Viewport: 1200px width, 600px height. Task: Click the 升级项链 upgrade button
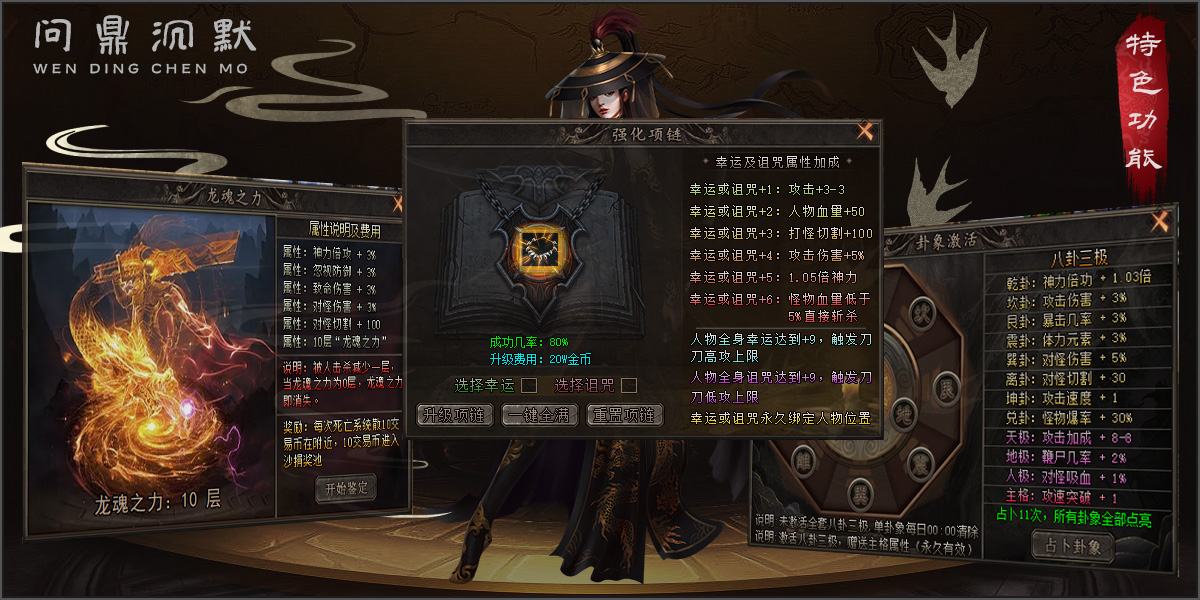pyautogui.click(x=455, y=415)
